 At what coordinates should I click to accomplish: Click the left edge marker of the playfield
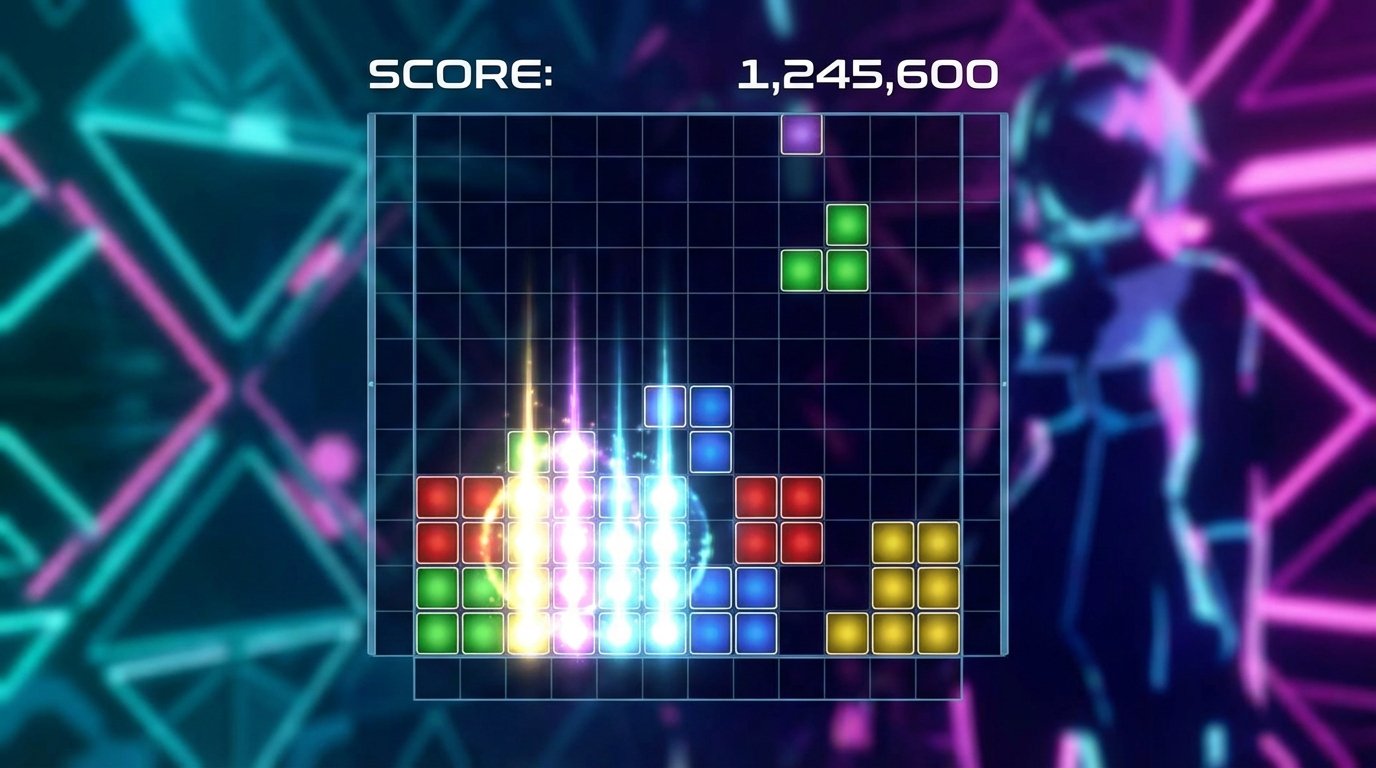tap(373, 383)
